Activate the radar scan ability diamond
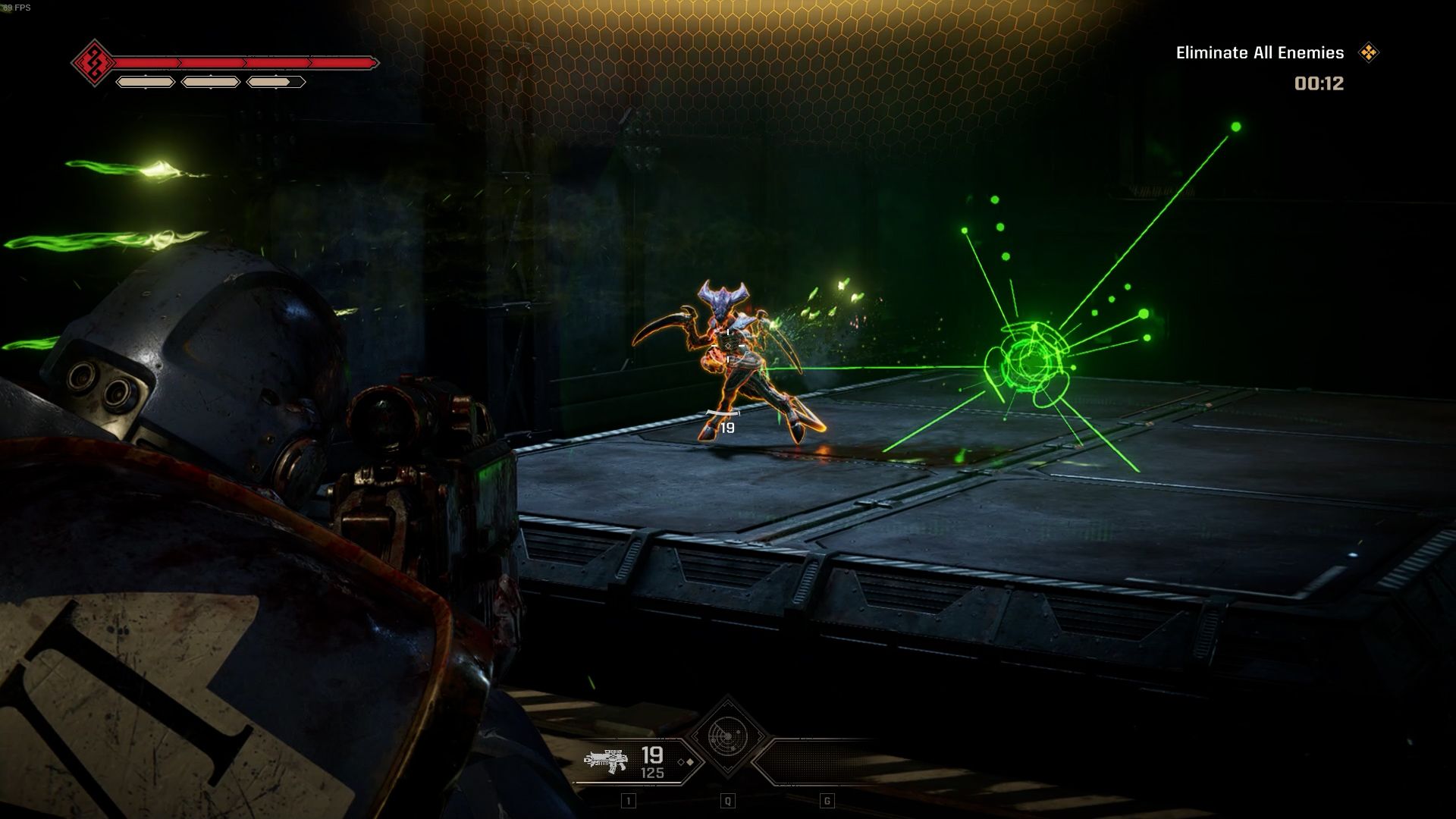Screen dimensions: 1456x819 click(x=727, y=736)
